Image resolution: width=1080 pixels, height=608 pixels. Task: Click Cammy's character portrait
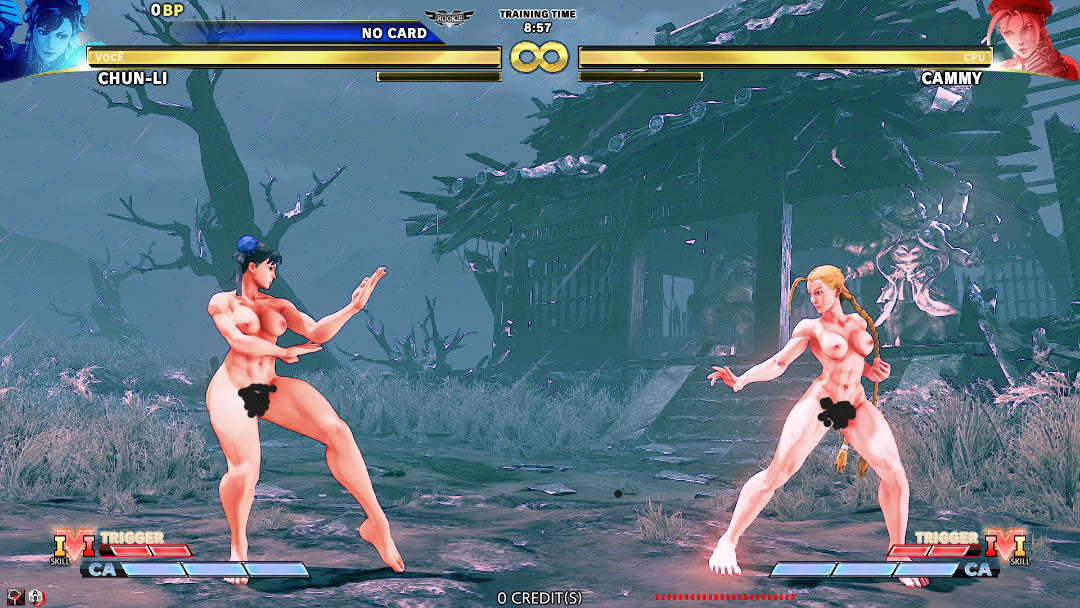coord(1036,37)
